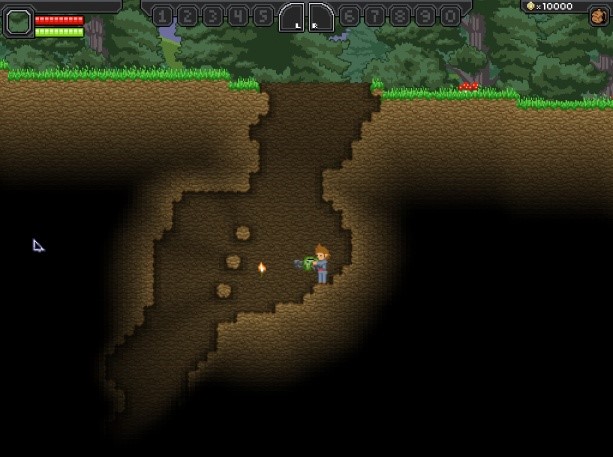
Task: Click the player portrait frame
Action: tap(18, 22)
